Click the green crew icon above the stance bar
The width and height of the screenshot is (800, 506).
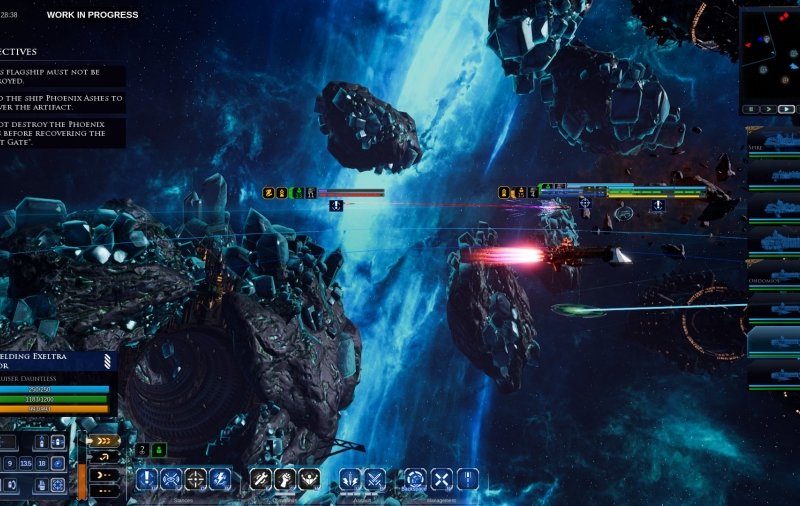tap(159, 450)
